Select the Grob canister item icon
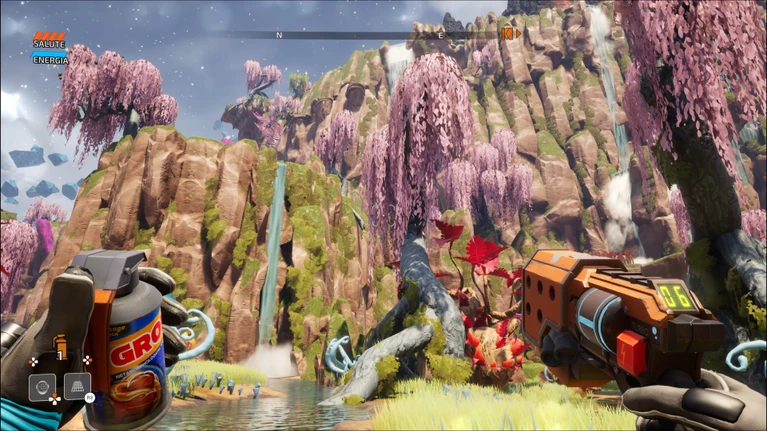Viewport: 767px width, 431px height. click(59, 345)
